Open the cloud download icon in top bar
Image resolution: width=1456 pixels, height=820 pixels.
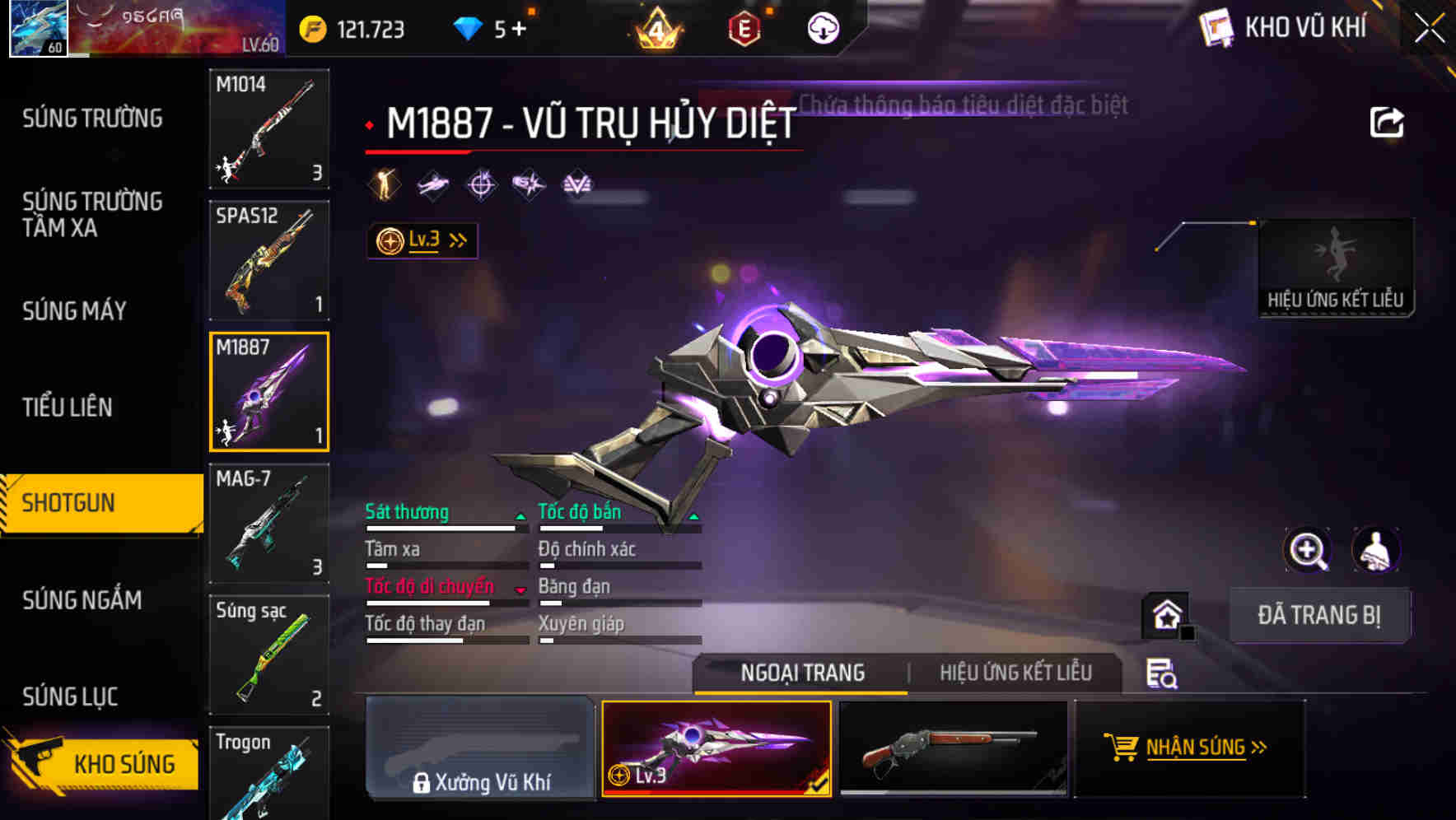click(821, 27)
